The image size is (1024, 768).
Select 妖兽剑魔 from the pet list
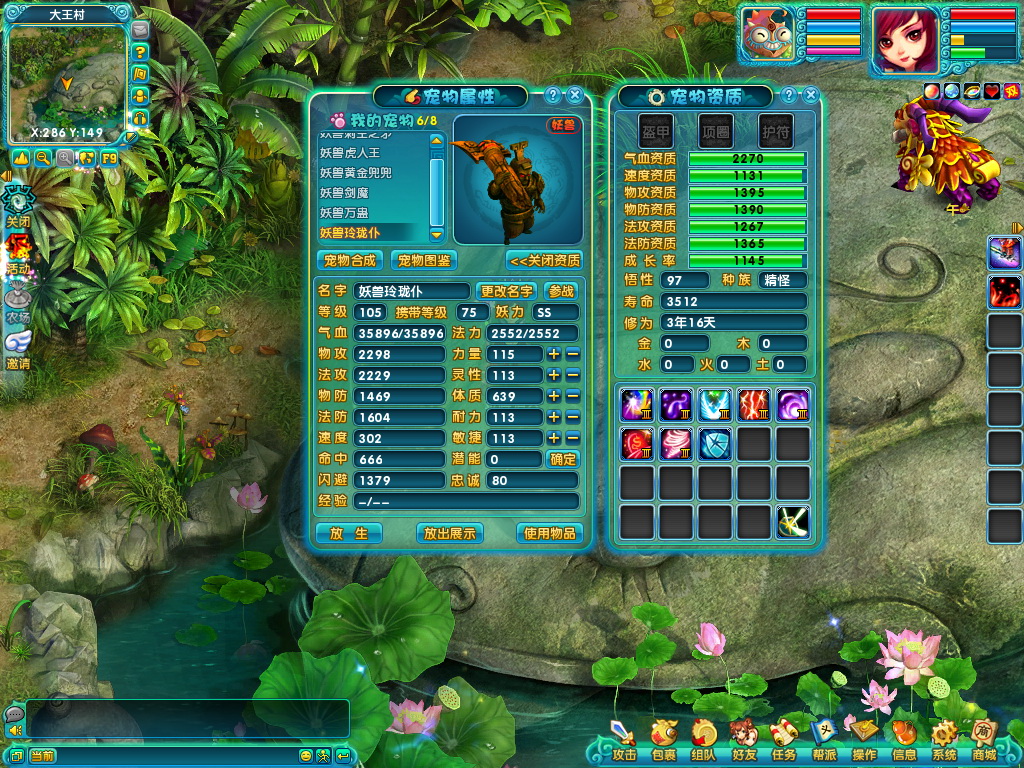click(x=344, y=193)
